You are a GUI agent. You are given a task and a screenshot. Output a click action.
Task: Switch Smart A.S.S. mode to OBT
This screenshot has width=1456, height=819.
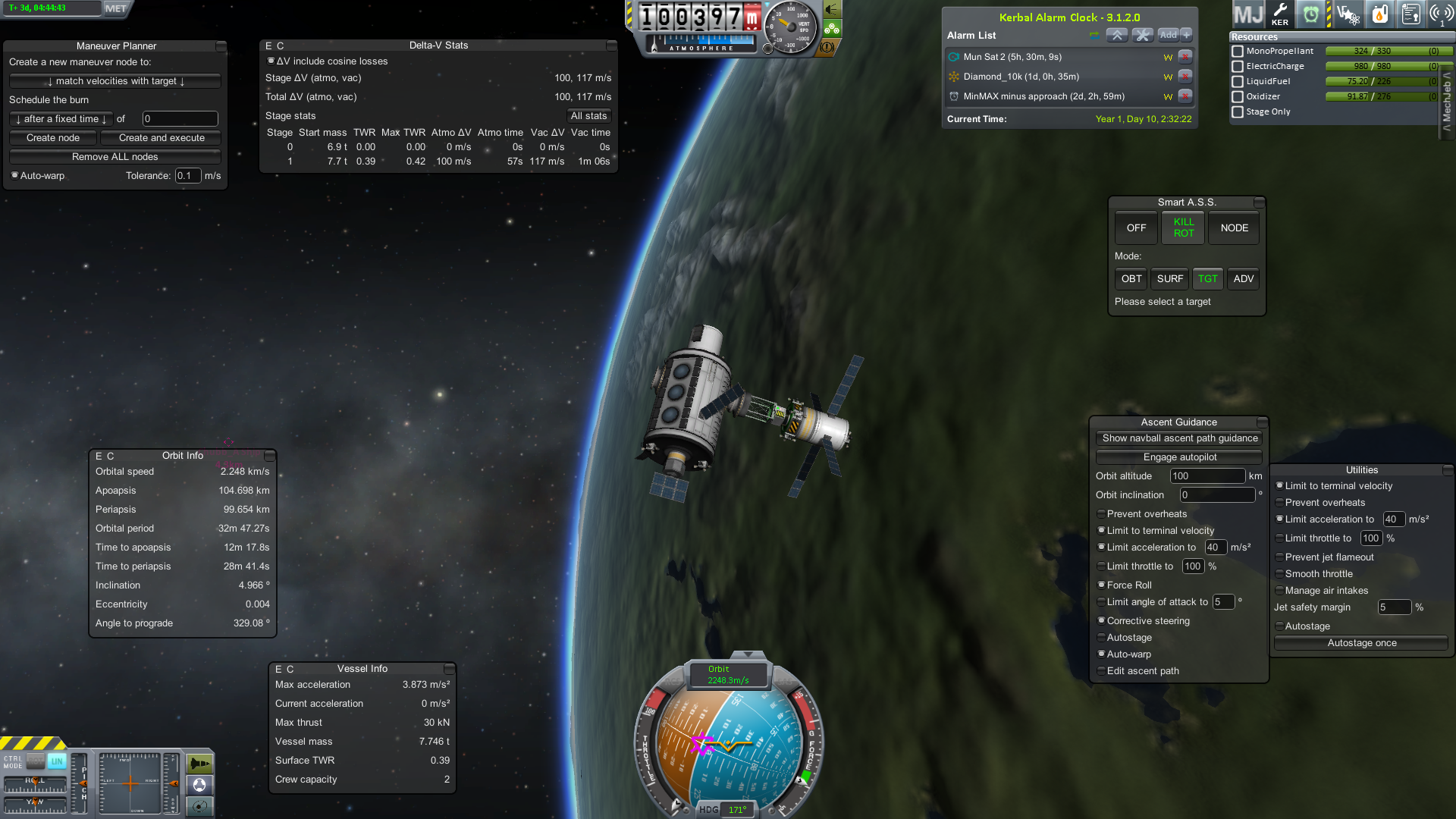click(1131, 279)
